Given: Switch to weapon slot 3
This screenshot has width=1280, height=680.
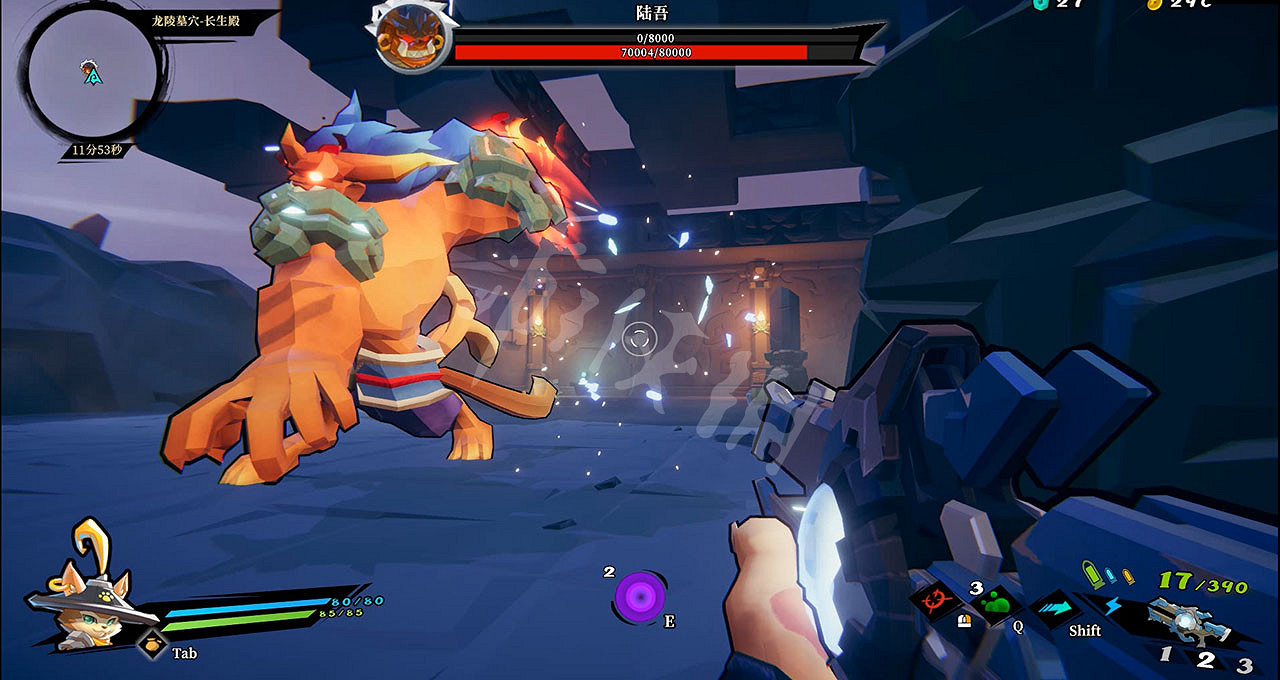Looking at the screenshot, I should 1244,664.
